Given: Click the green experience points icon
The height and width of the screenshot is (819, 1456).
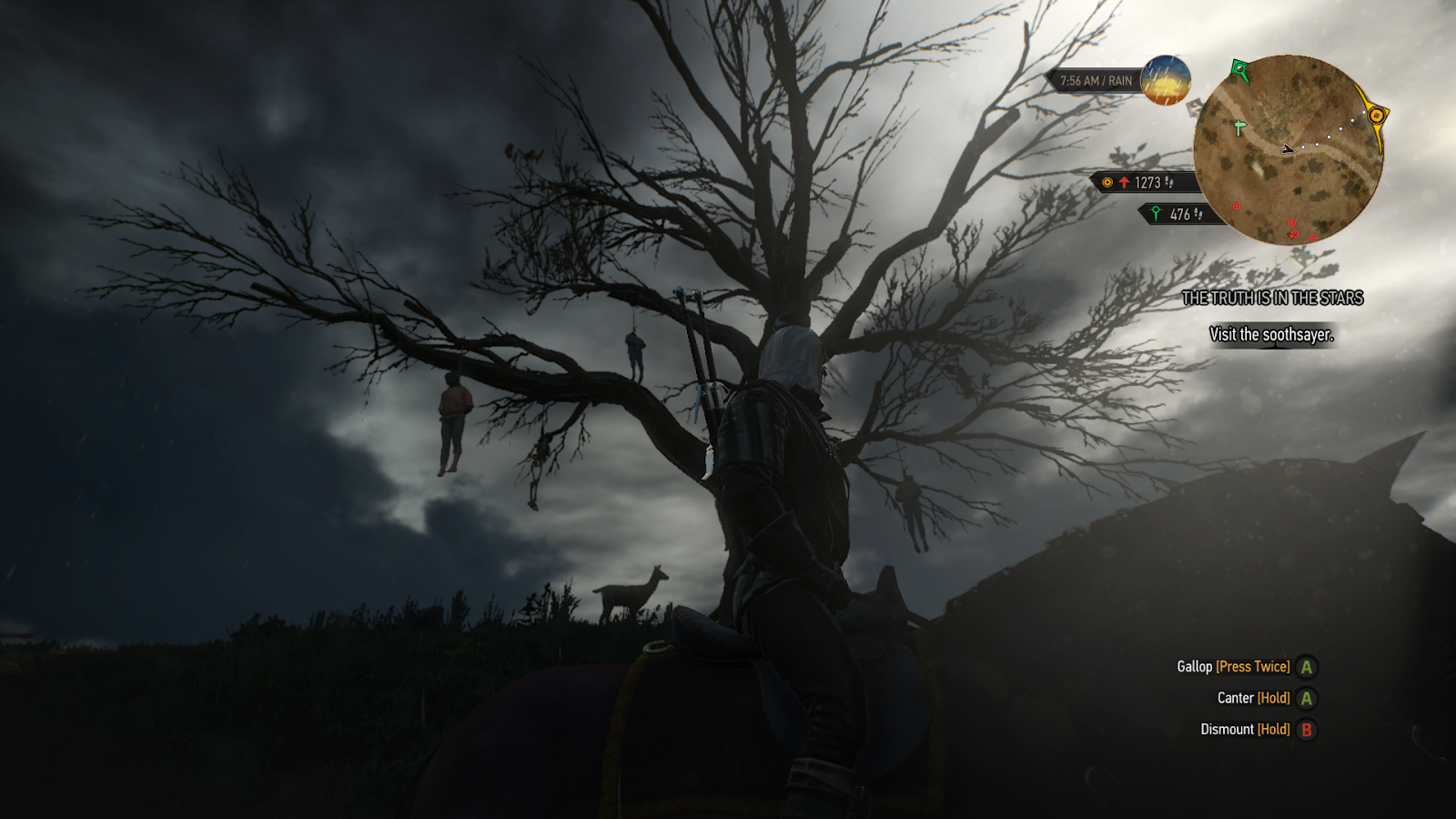Looking at the screenshot, I should pos(1156,213).
